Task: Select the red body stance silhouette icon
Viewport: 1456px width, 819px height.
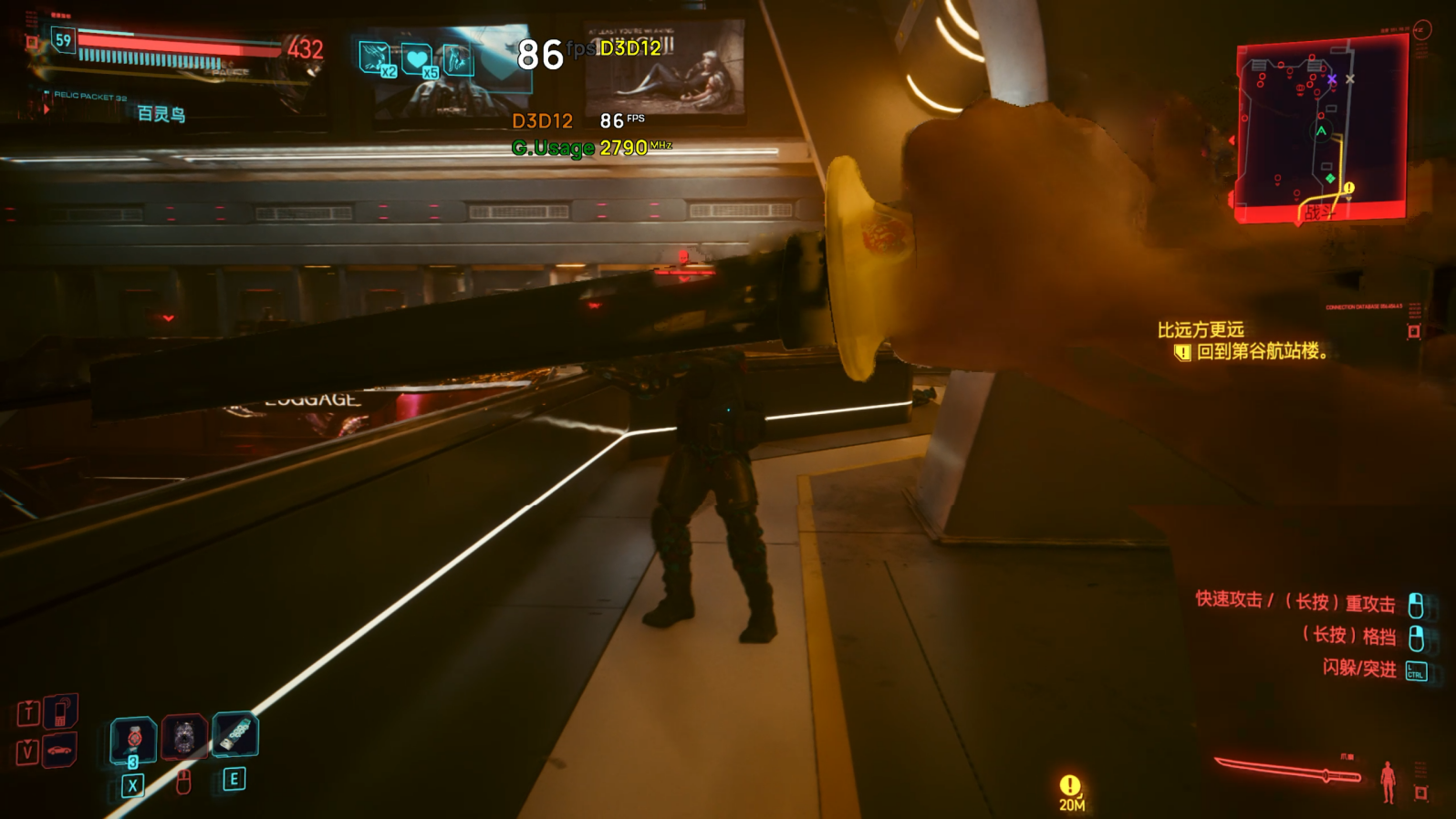Action: point(1388,782)
